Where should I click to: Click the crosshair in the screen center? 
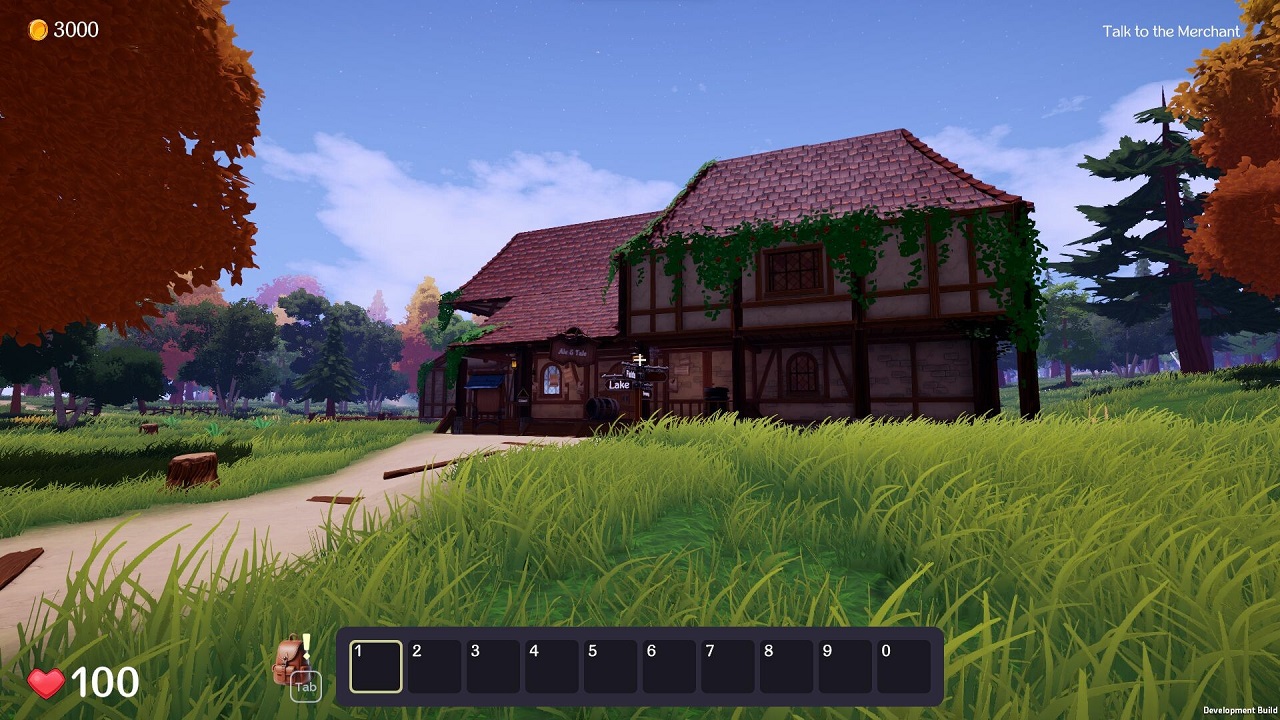coord(640,358)
